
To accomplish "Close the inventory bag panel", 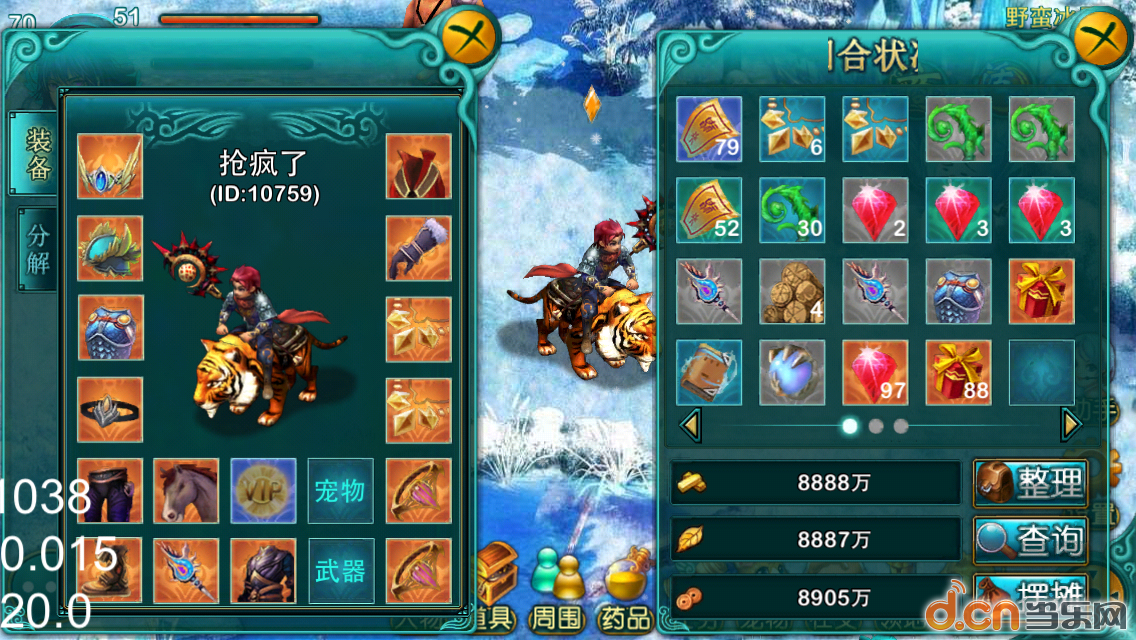I will click(1101, 39).
